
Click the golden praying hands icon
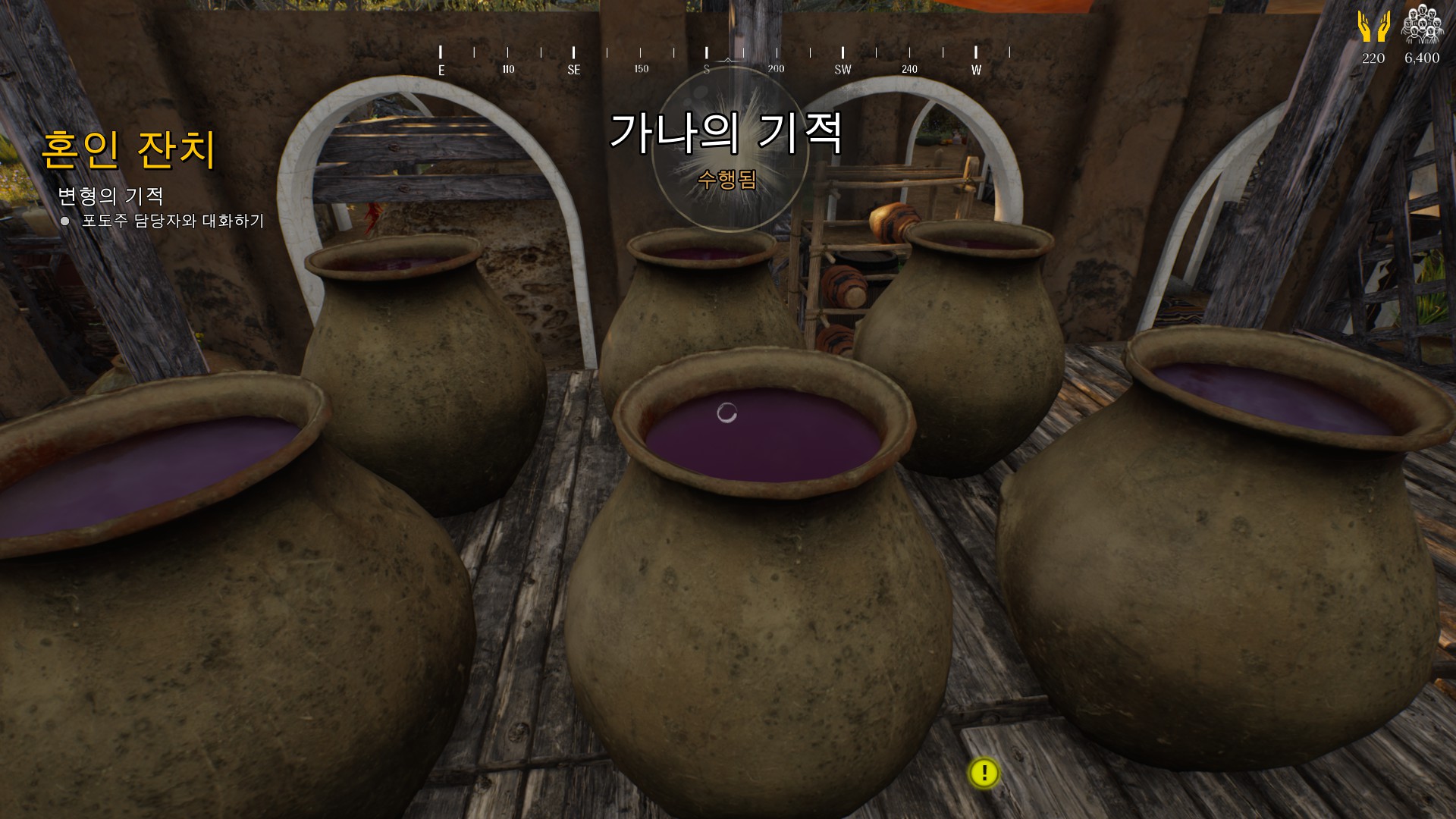click(1373, 27)
